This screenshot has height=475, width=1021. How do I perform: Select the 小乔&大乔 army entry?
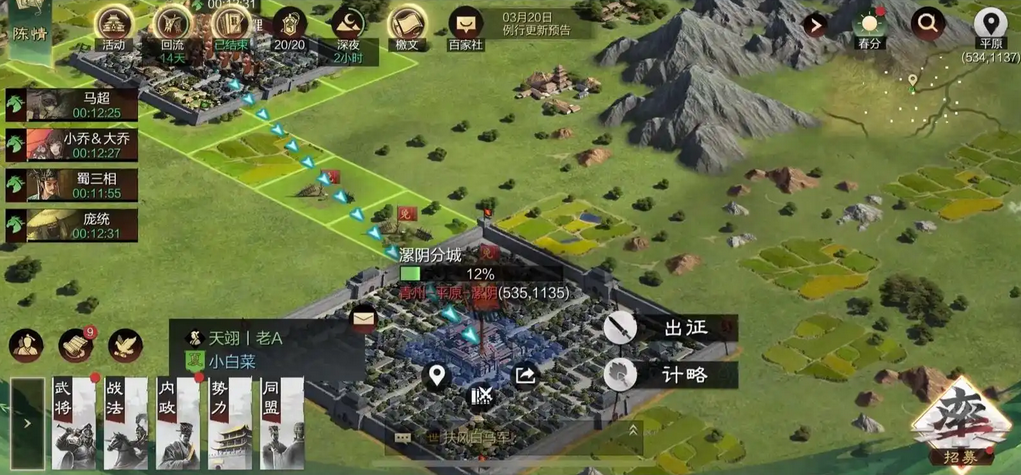72,145
